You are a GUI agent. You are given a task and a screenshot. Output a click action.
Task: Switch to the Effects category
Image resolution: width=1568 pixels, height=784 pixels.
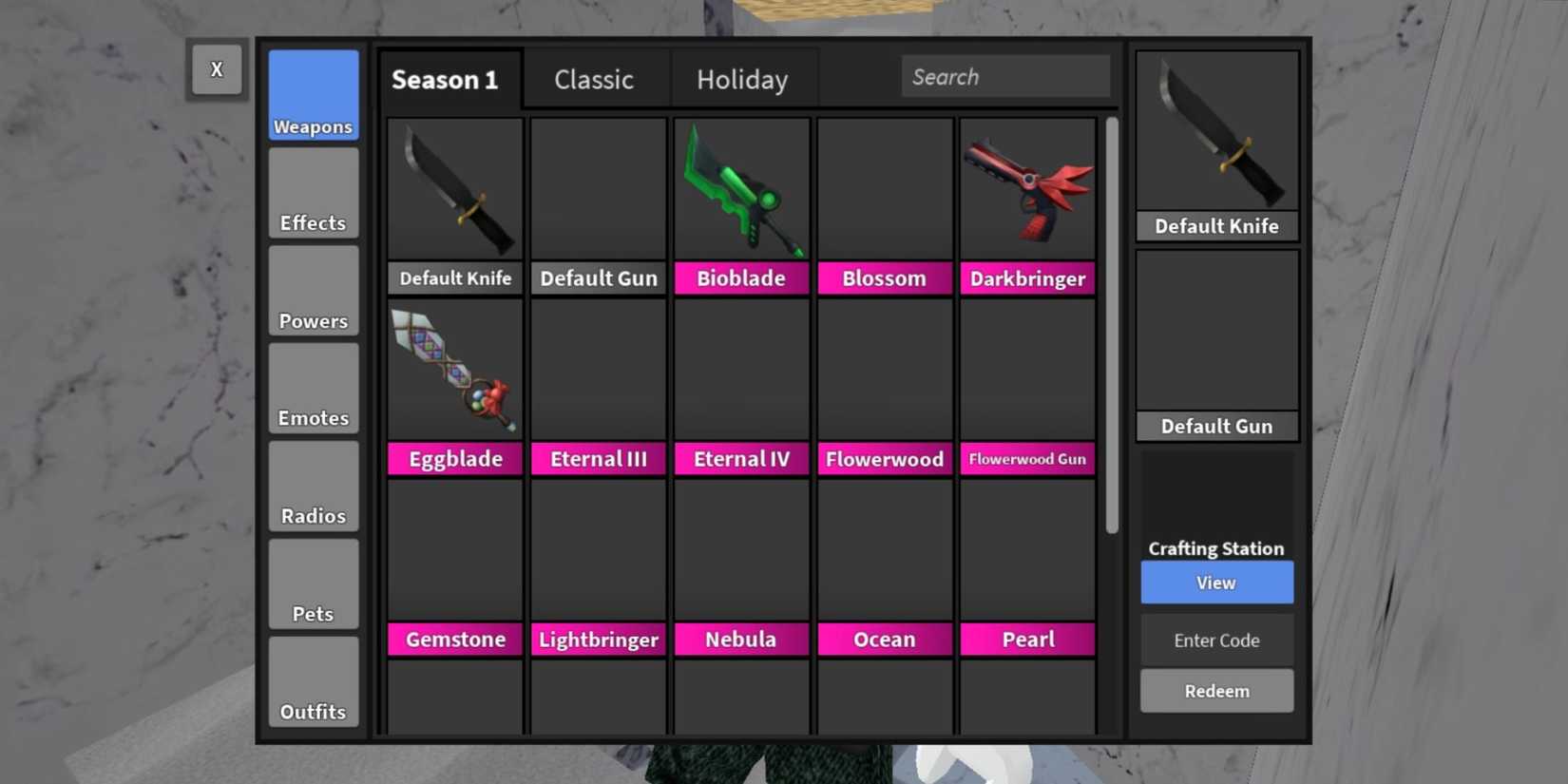click(313, 193)
